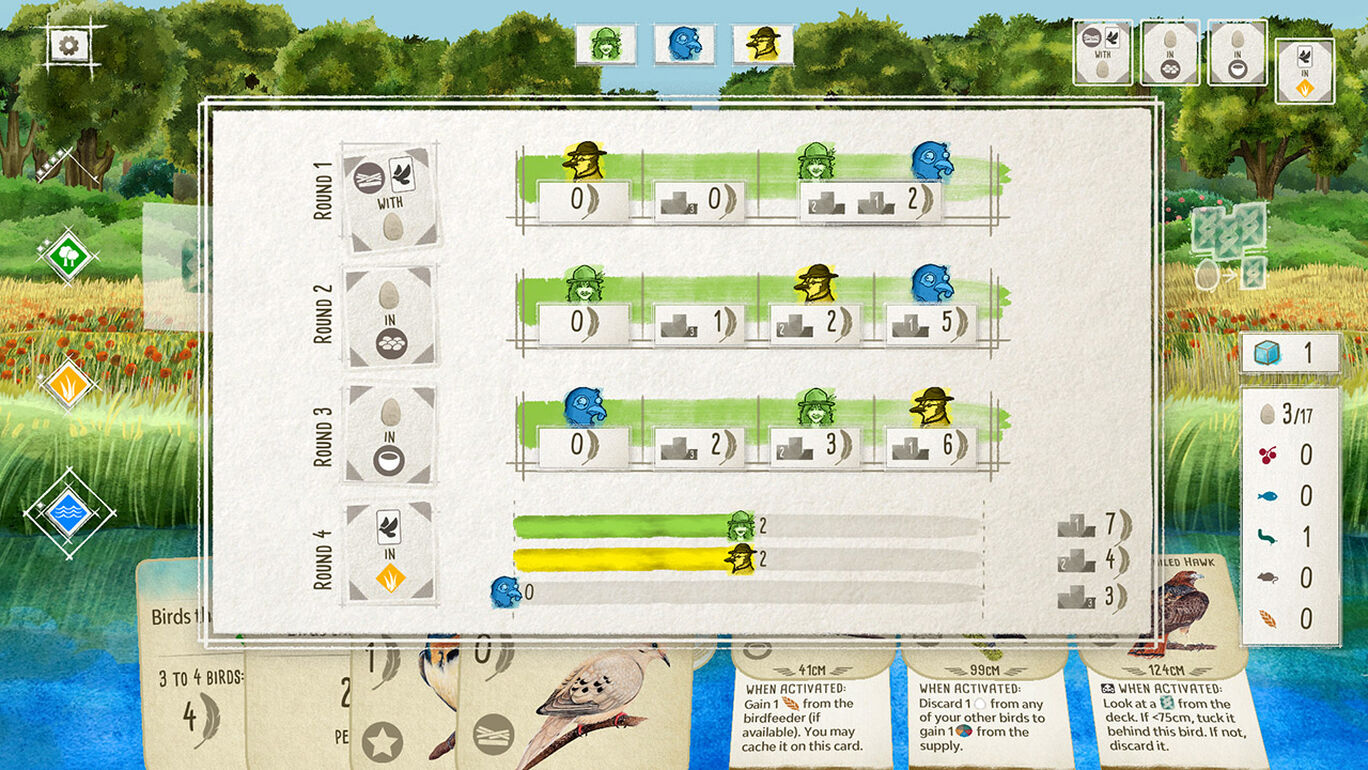The height and width of the screenshot is (770, 1368).
Task: Open the Round 3 goal tile
Action: pyautogui.click(x=390, y=435)
